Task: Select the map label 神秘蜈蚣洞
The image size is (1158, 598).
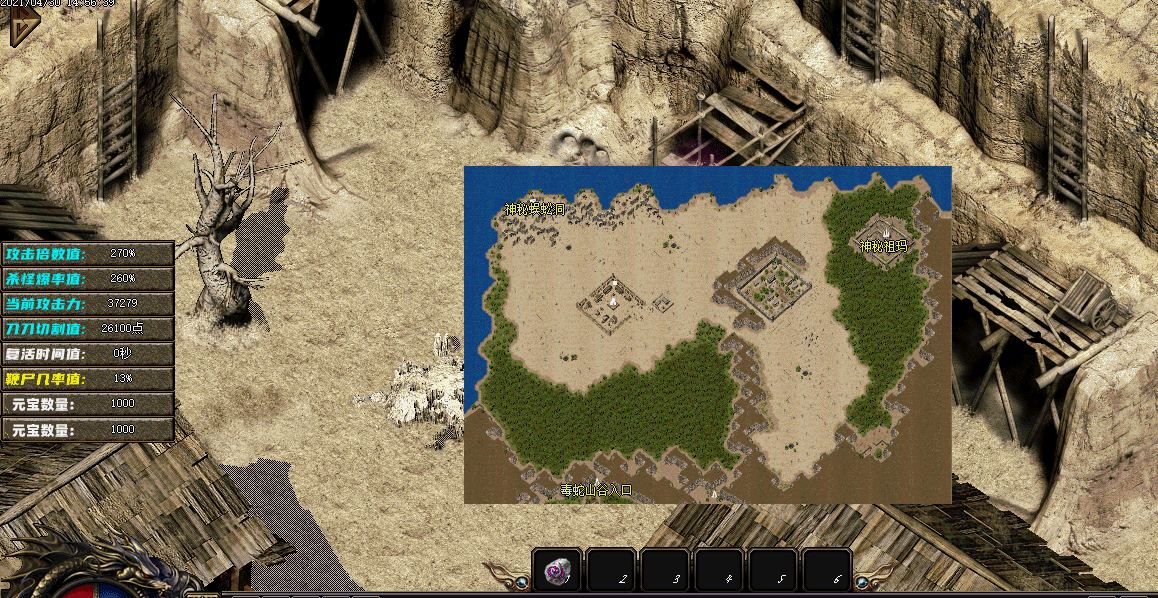Action: click(x=534, y=210)
